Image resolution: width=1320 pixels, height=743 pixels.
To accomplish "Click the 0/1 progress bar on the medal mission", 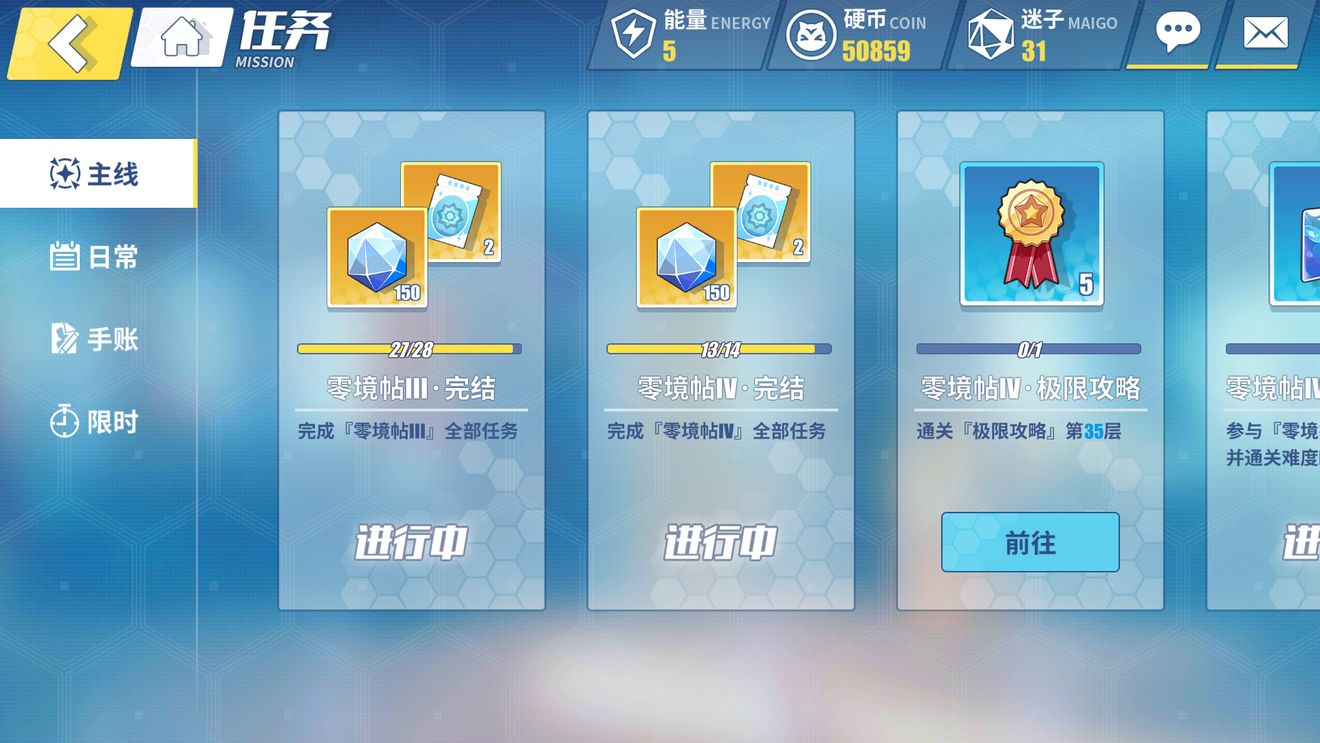I will 1028,349.
